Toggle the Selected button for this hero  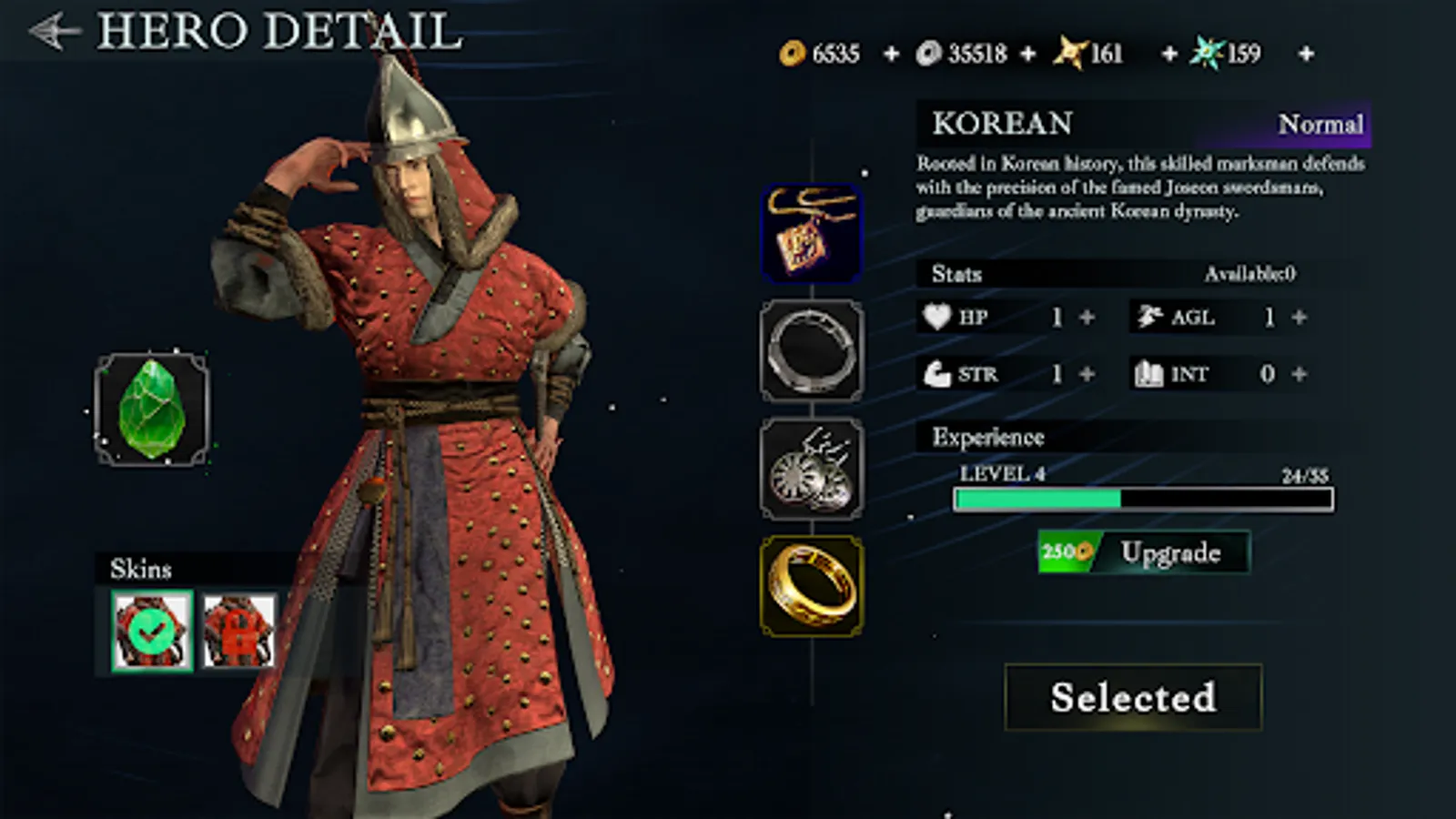coord(1133,697)
